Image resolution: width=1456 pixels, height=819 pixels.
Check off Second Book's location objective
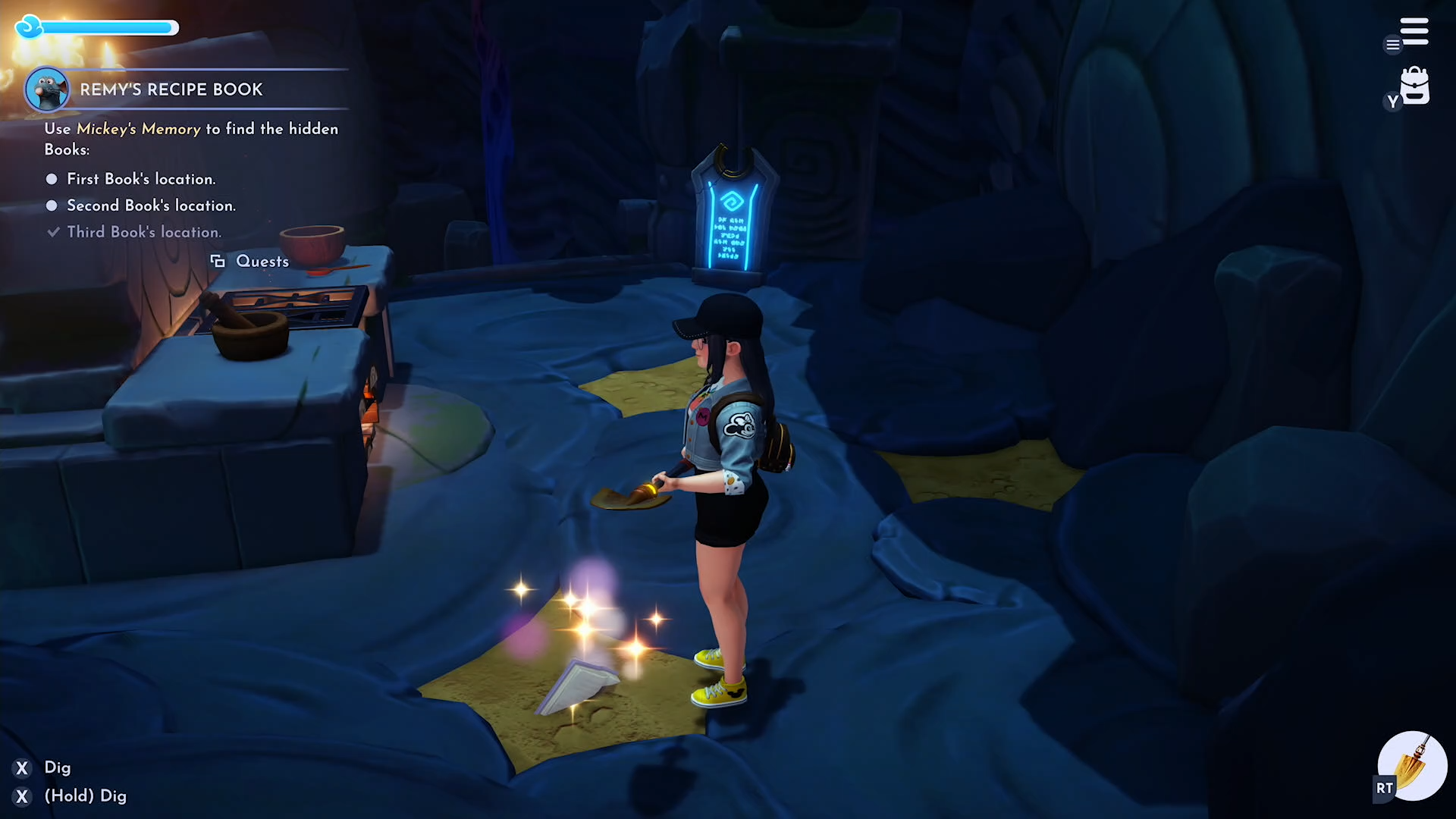click(51, 206)
